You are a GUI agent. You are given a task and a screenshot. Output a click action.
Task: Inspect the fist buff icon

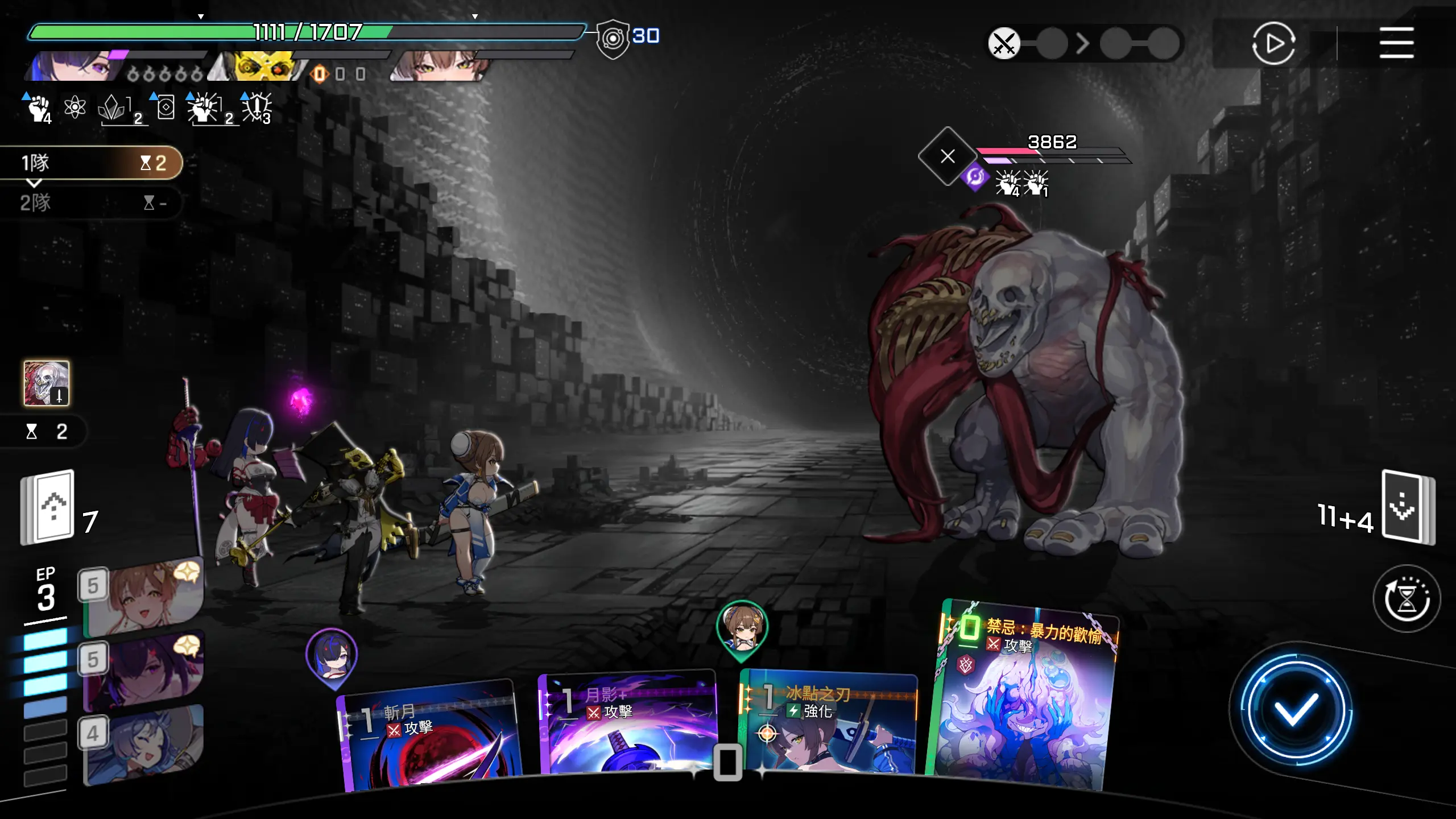(39, 108)
